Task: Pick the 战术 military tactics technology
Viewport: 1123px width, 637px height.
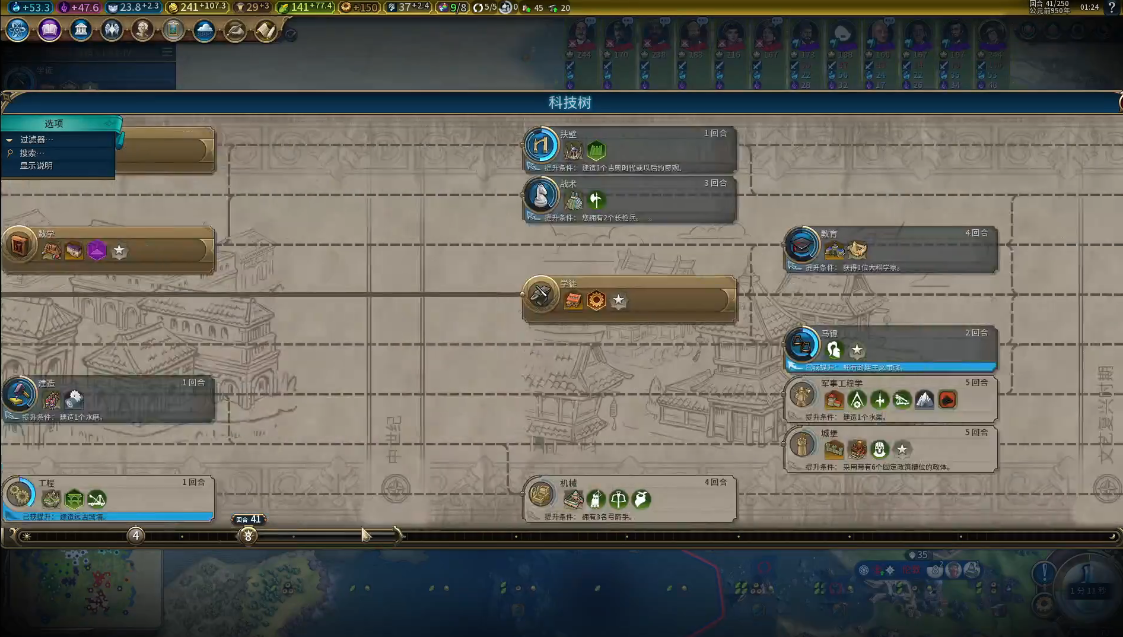Action: point(632,198)
